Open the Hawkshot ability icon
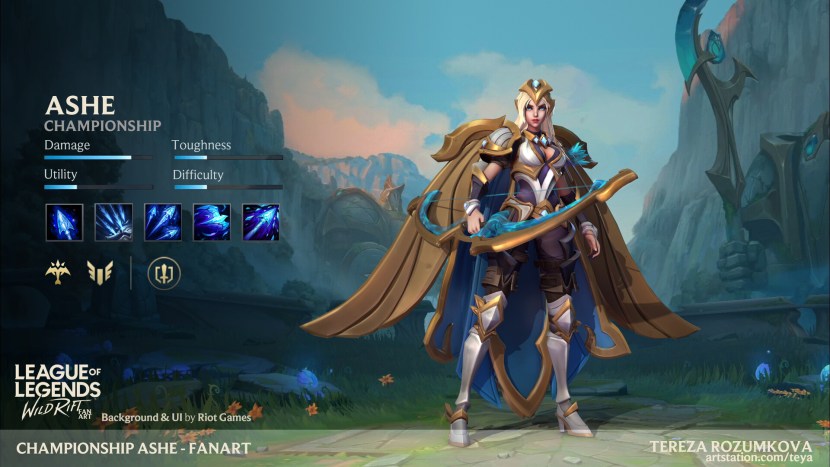Screen dimensions: 830x467 [x=211, y=222]
